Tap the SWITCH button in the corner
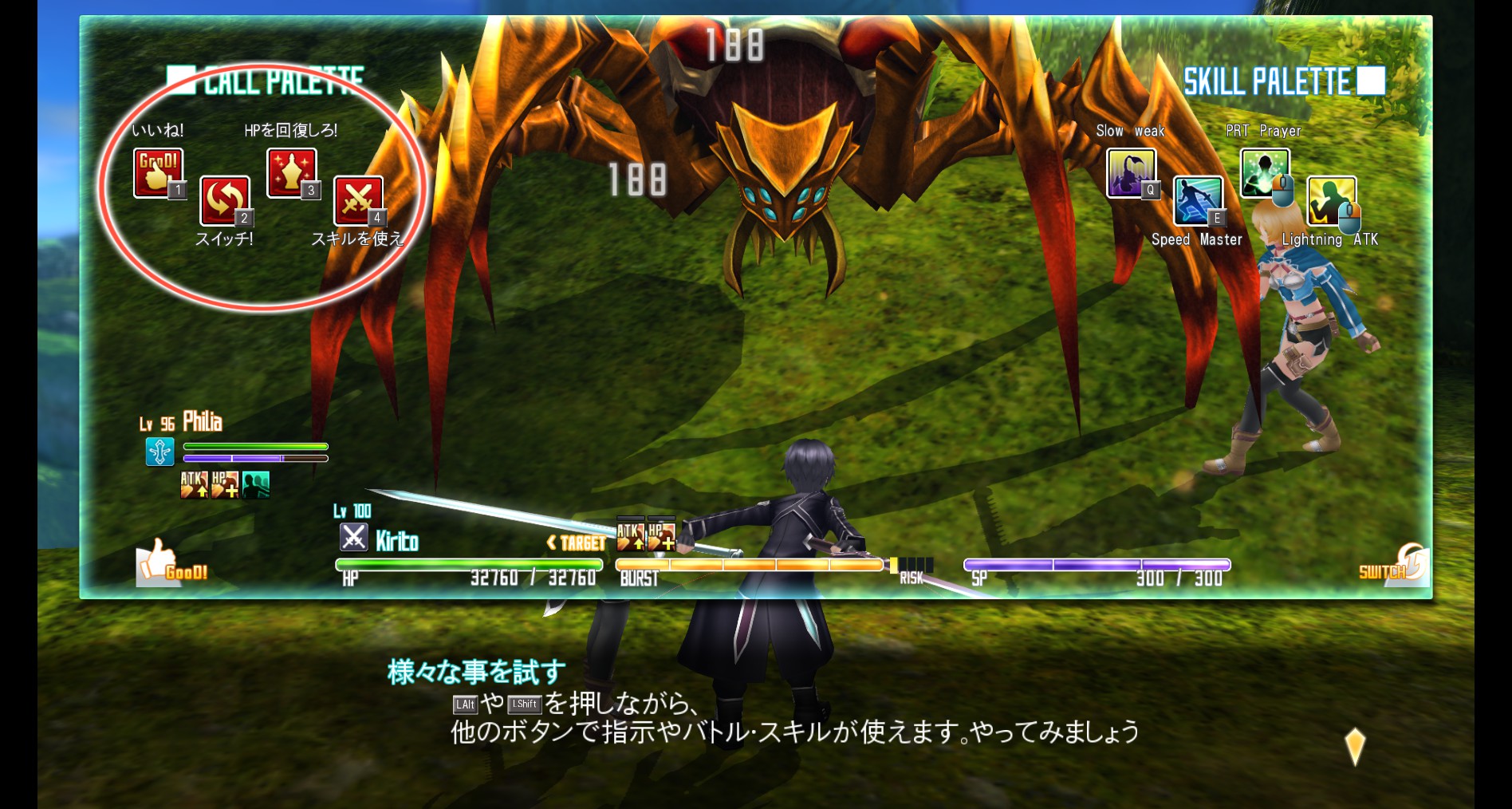Viewport: 1512px width, 809px height. [1392, 565]
